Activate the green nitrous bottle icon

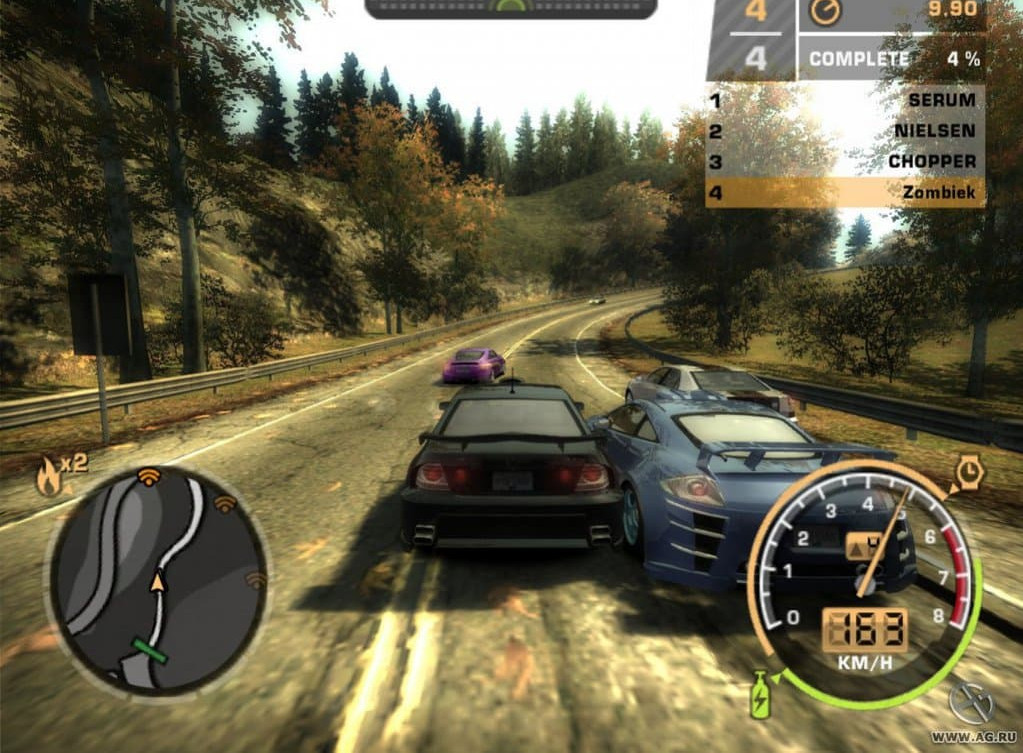[x=761, y=693]
